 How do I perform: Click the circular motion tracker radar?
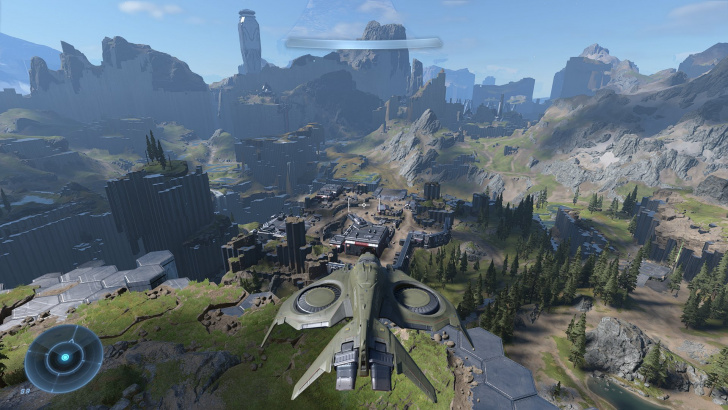pyautogui.click(x=64, y=358)
